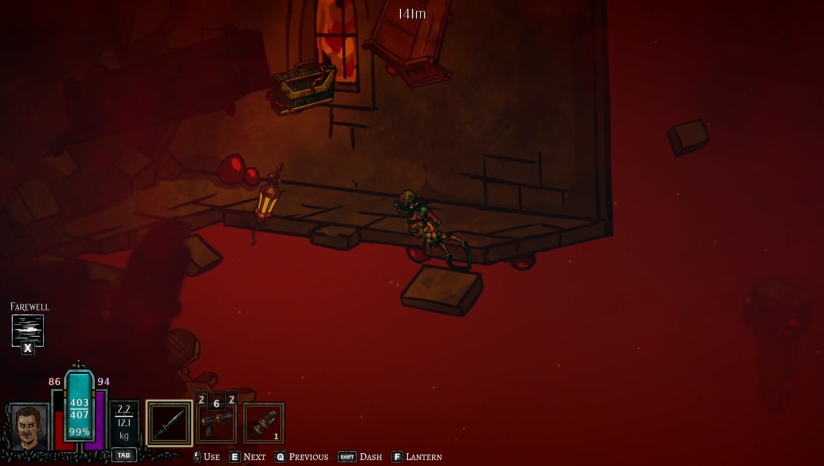Click the character portrait

point(29,428)
